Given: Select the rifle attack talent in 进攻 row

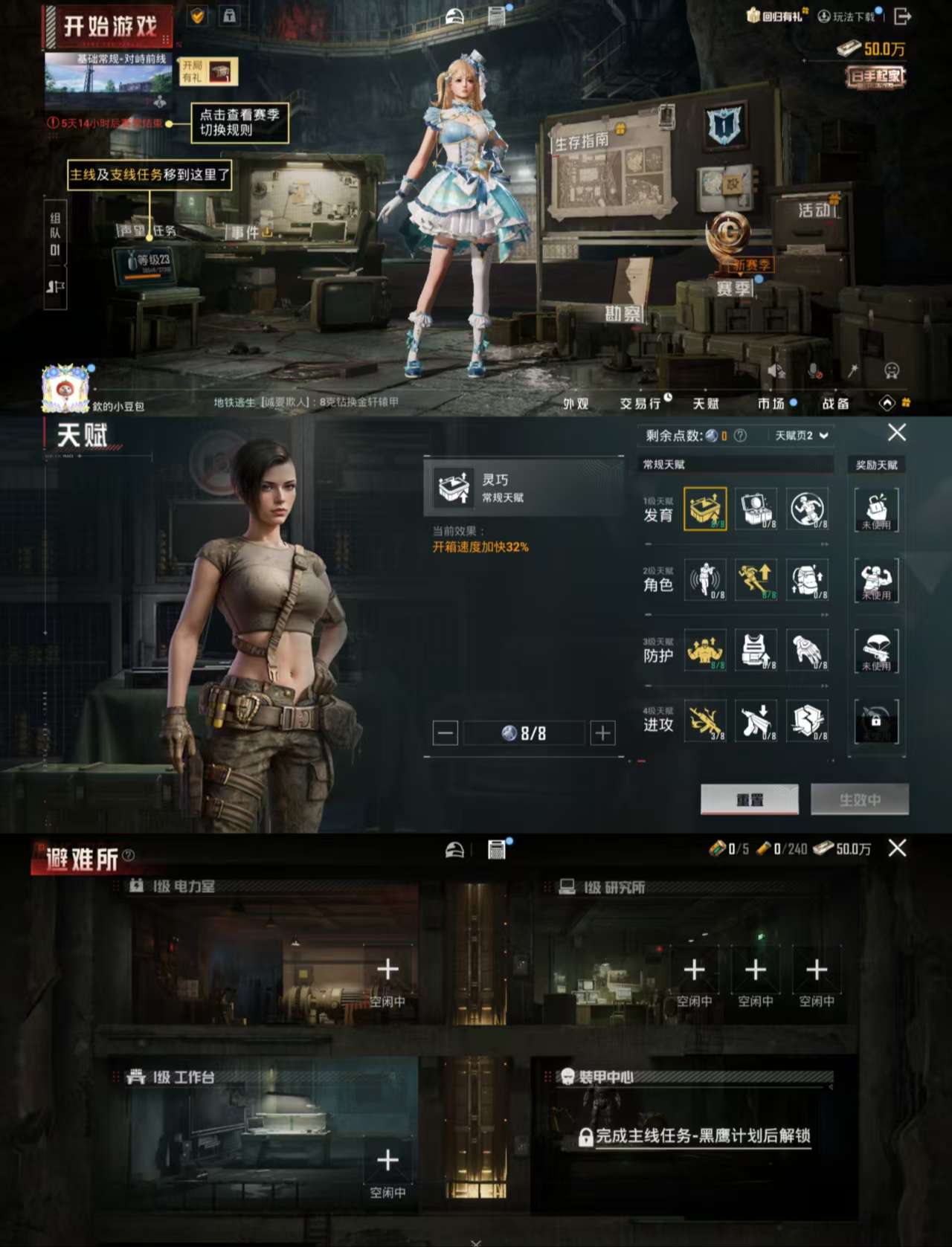Looking at the screenshot, I should 705,721.
